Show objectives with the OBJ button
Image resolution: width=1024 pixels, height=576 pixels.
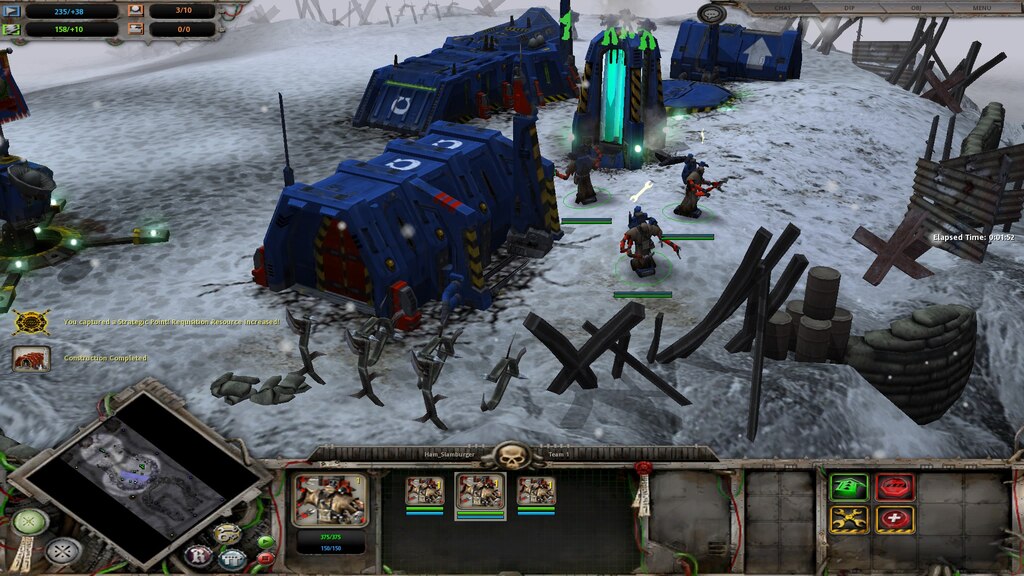913,8
